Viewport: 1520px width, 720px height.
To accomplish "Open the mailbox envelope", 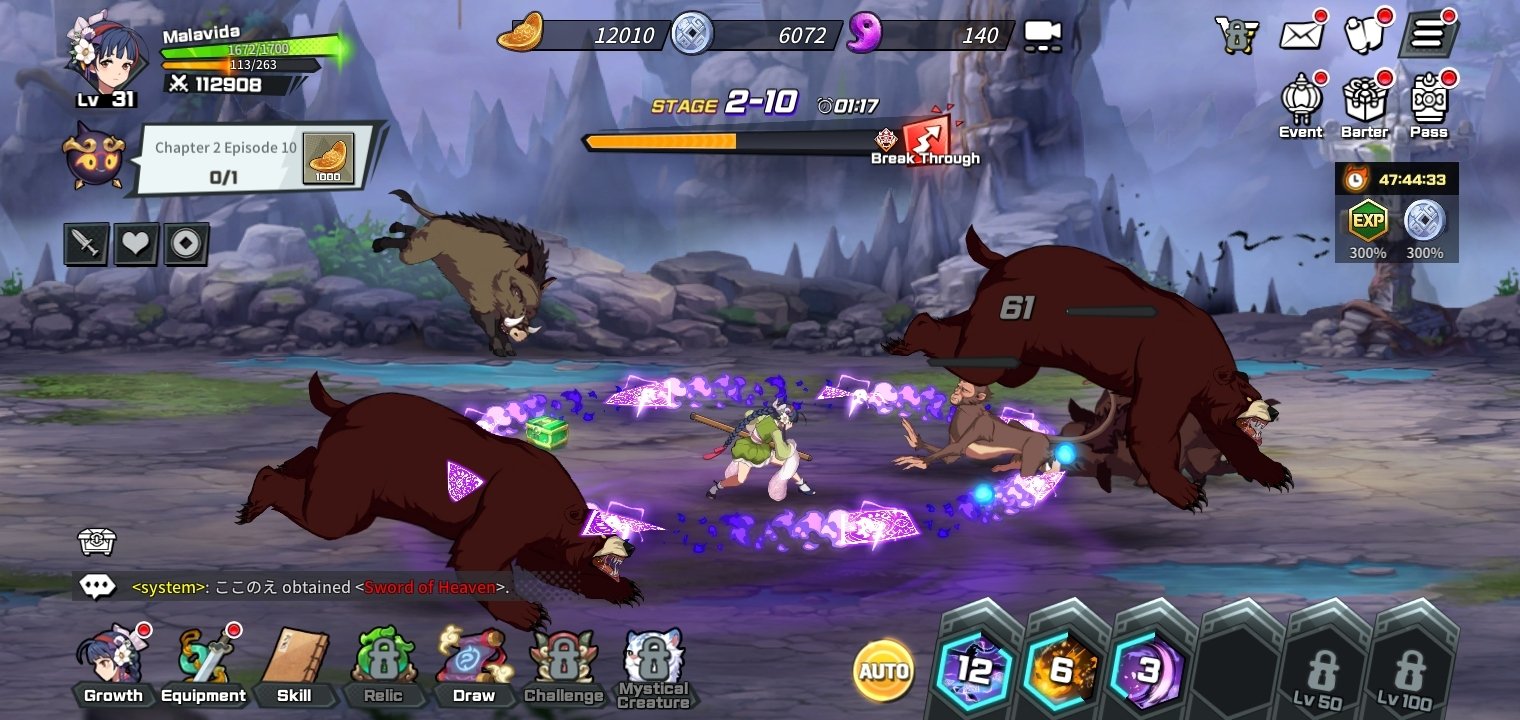I will coord(1302,35).
